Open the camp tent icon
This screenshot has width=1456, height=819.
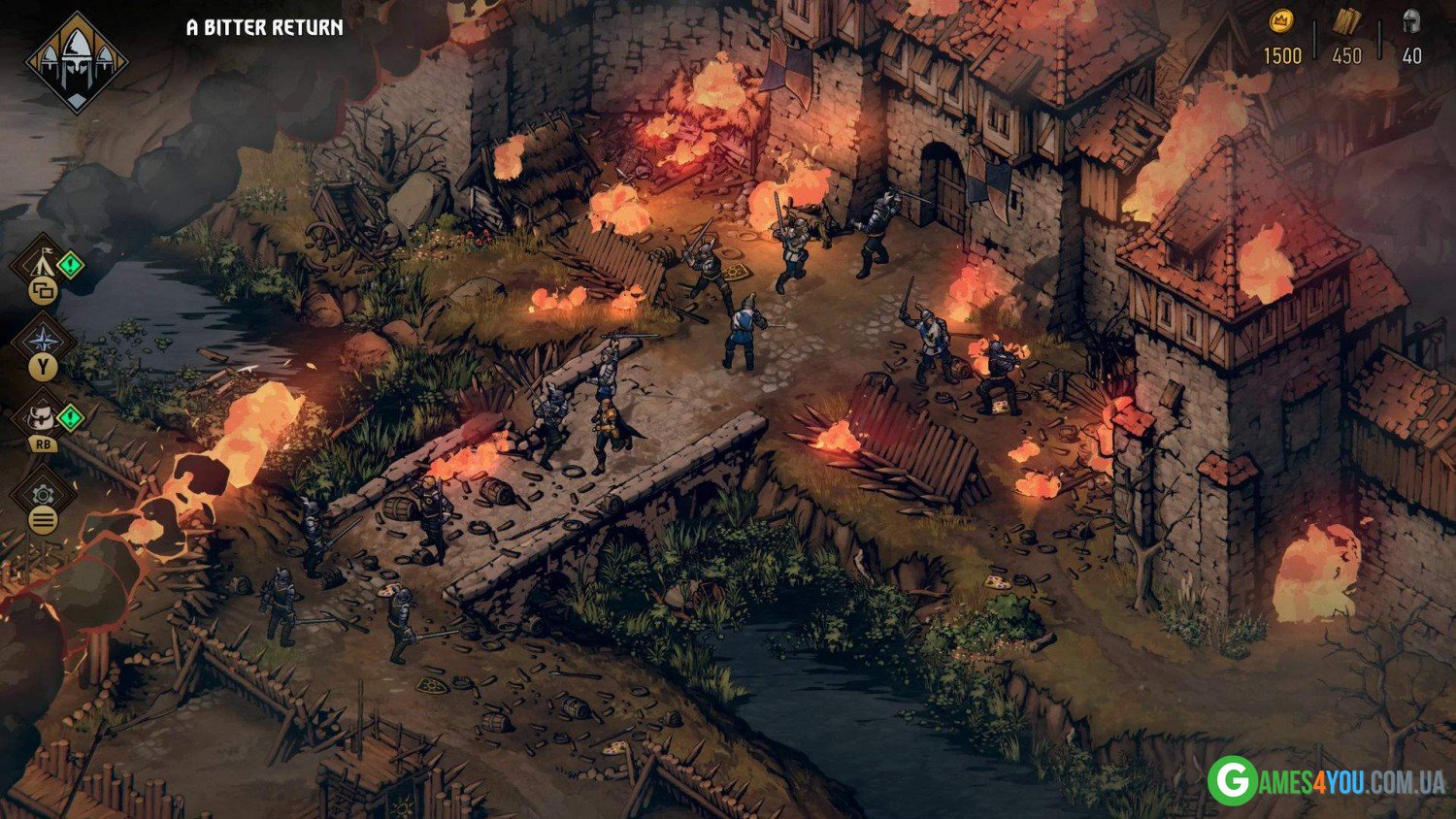tap(42, 262)
